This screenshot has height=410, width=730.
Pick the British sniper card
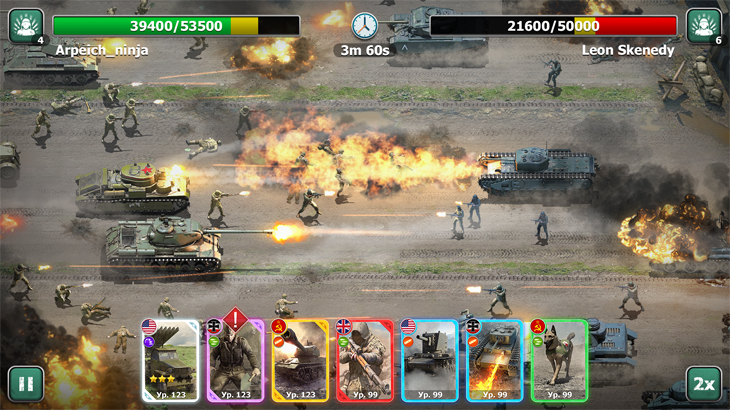tap(365, 360)
